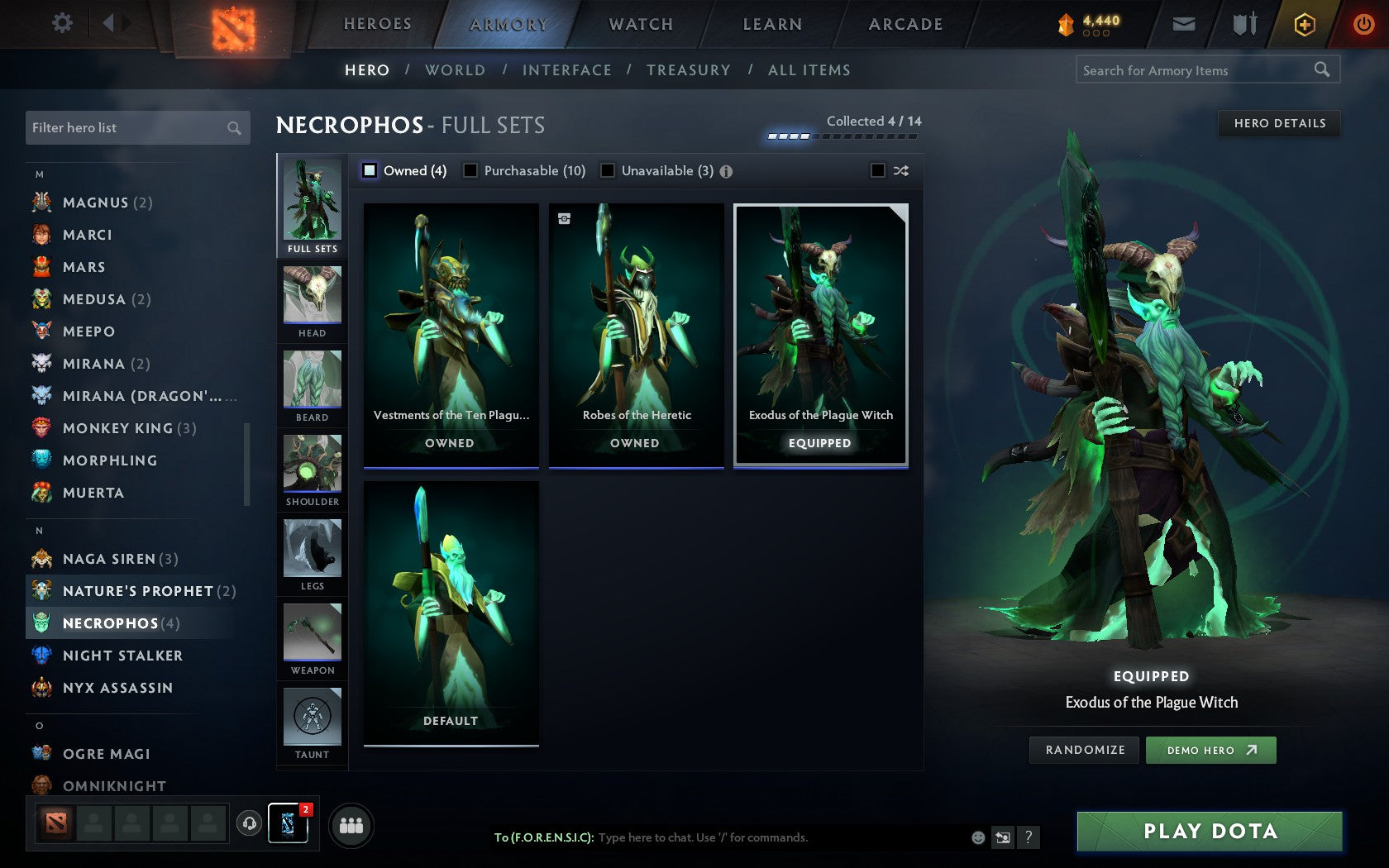The height and width of the screenshot is (868, 1389).
Task: Switch to the Treasury tab
Action: click(689, 70)
